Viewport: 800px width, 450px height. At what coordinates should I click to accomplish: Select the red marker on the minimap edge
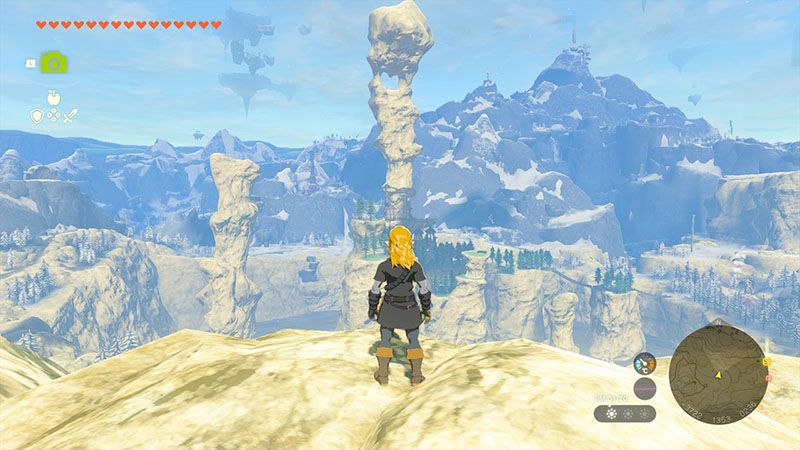click(x=767, y=379)
